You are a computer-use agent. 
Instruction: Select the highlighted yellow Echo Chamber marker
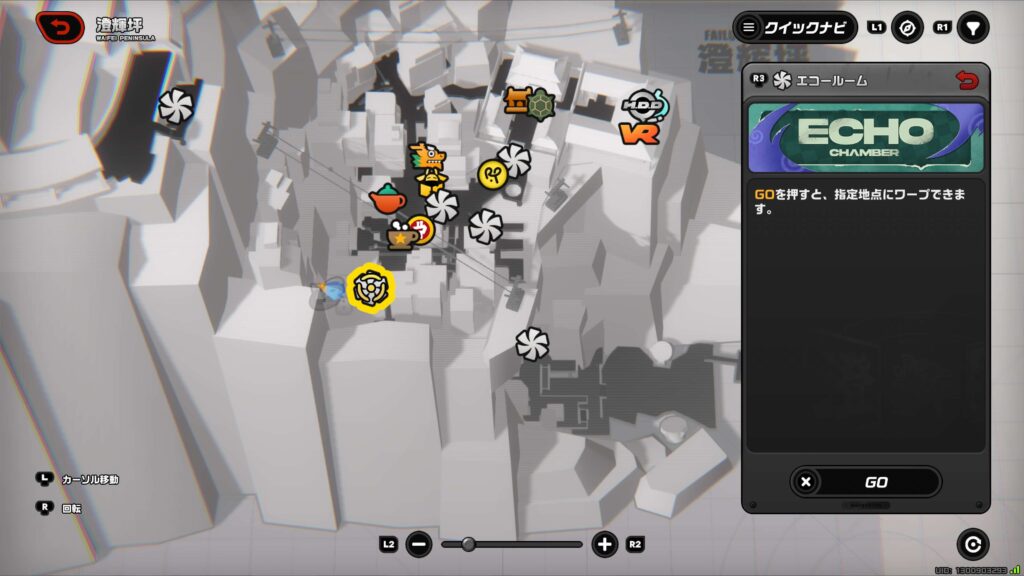pyautogui.click(x=370, y=287)
